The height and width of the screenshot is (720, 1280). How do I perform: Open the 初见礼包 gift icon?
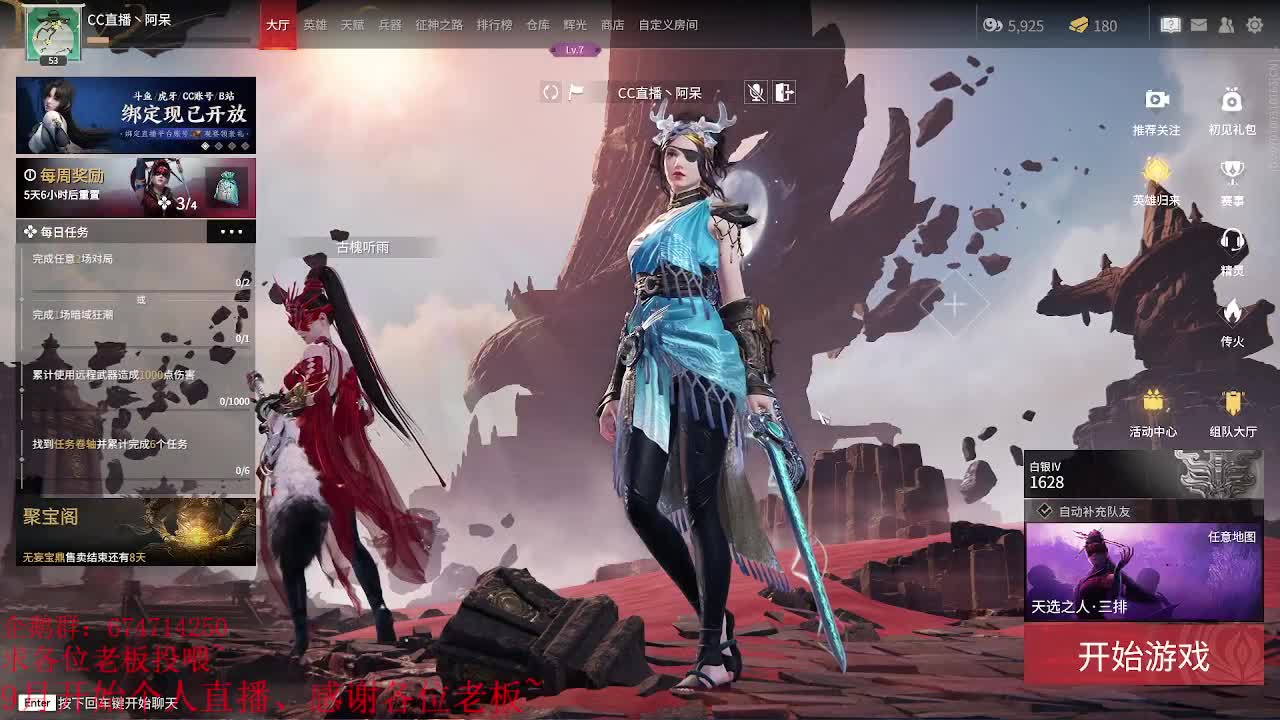1231,100
